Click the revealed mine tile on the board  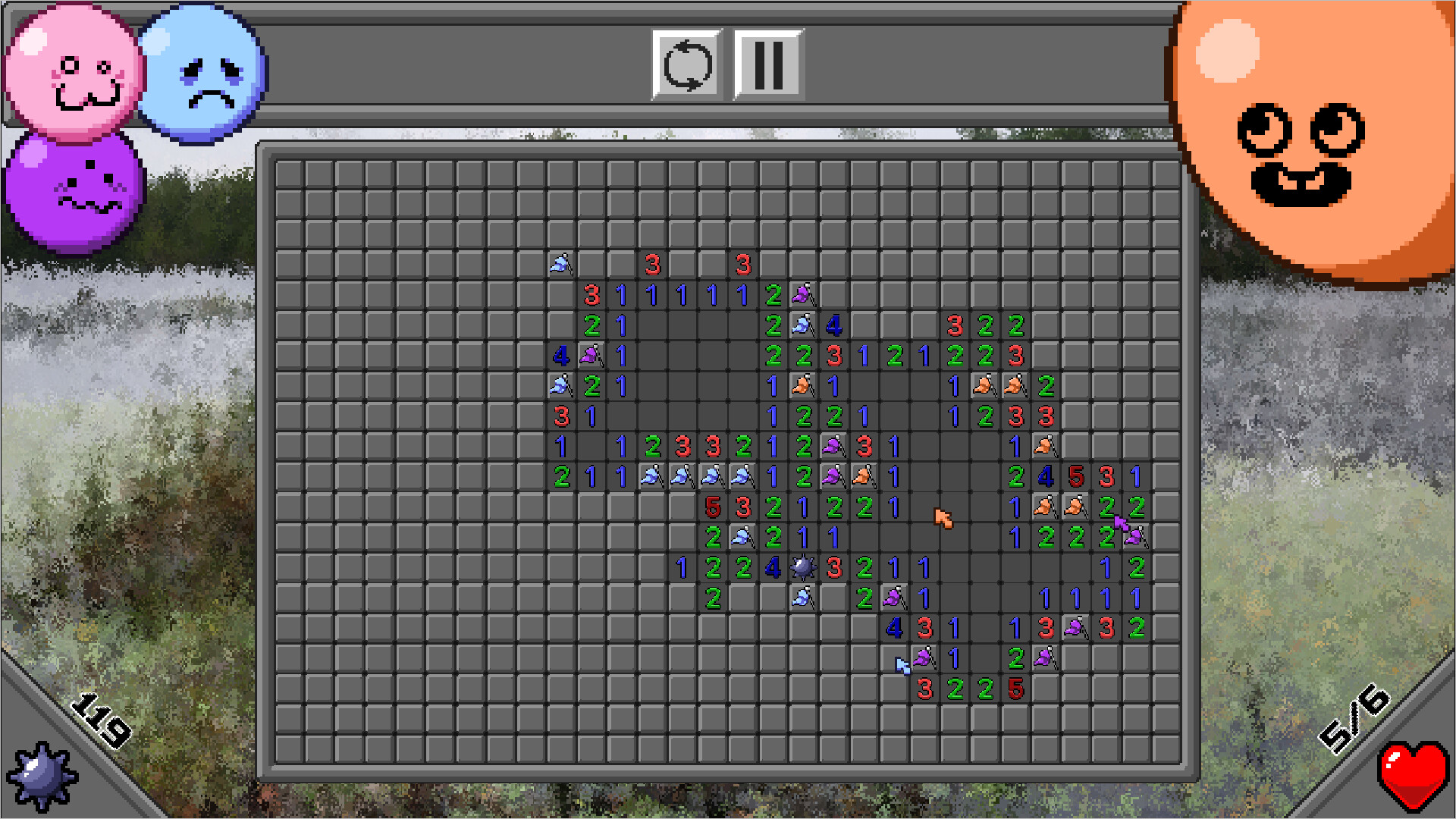click(x=803, y=566)
